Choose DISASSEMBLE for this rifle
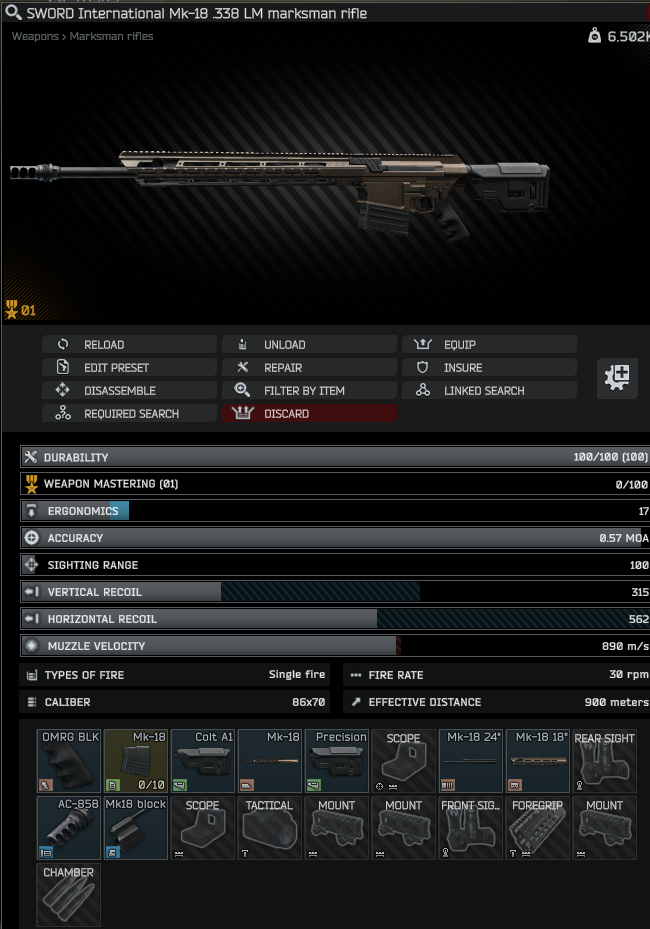The height and width of the screenshot is (929, 650). coord(129,391)
